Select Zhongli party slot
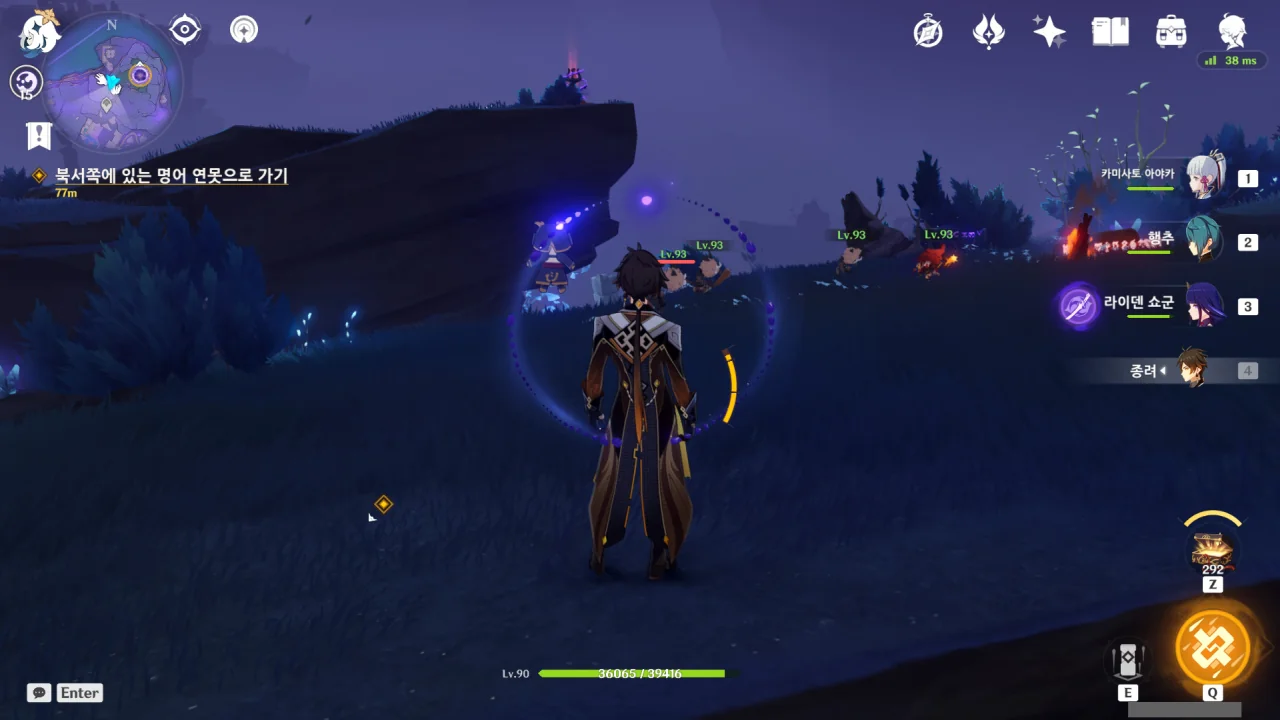This screenshot has width=1280, height=720. tap(1192, 370)
